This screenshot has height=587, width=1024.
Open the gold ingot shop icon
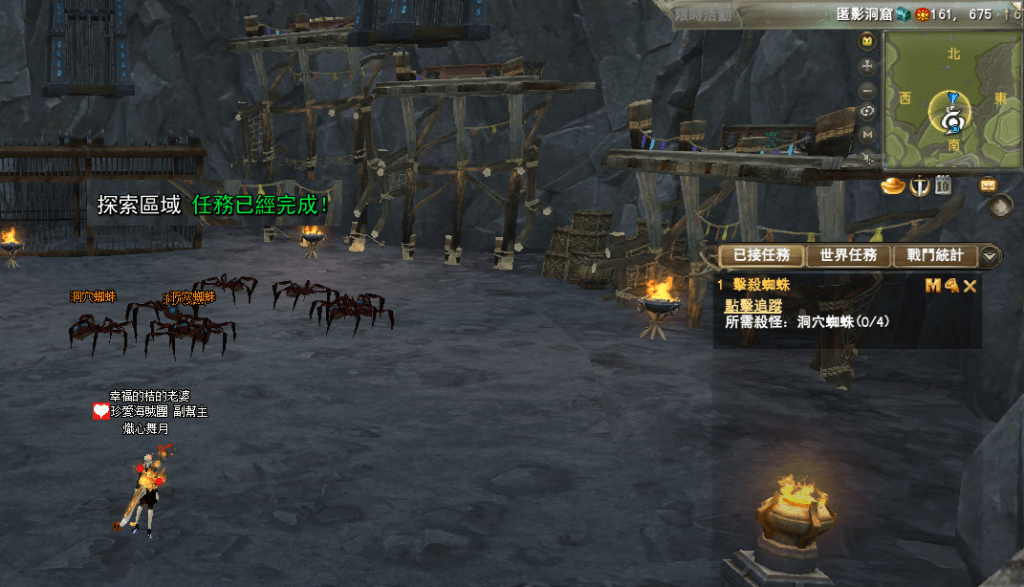[893, 186]
